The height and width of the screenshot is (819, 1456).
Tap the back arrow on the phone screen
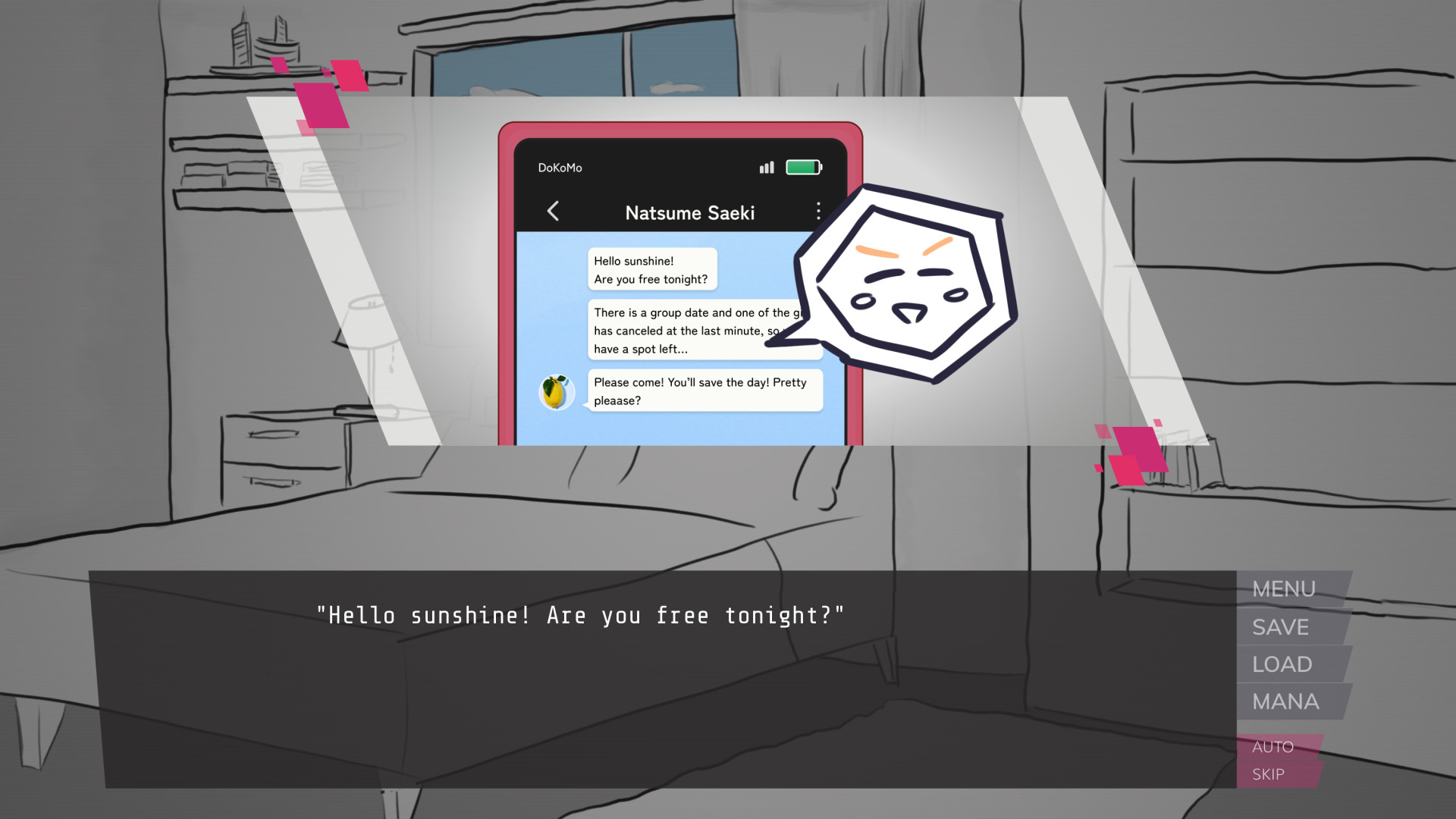coord(553,212)
